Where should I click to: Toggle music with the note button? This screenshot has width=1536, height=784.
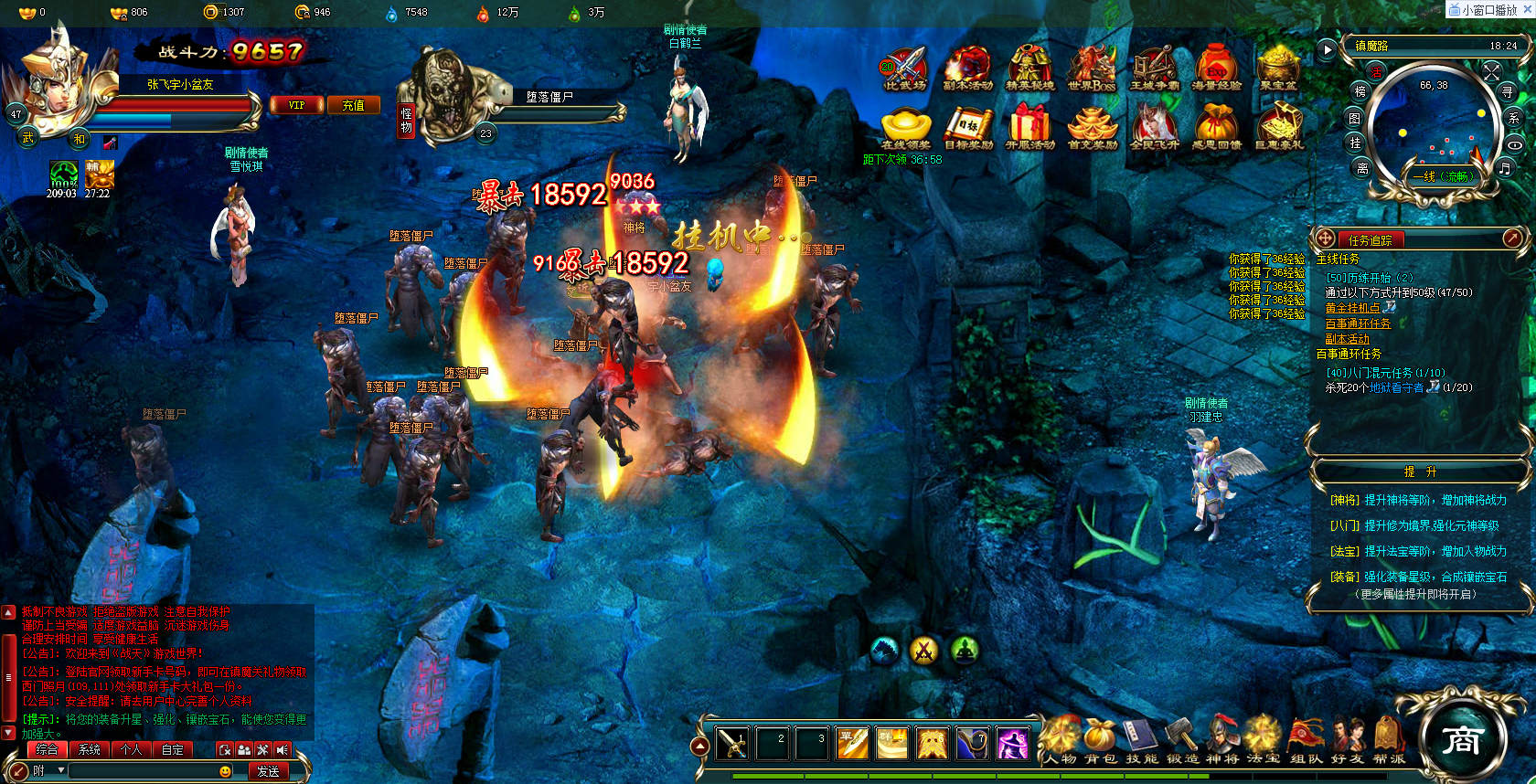pos(1504,168)
